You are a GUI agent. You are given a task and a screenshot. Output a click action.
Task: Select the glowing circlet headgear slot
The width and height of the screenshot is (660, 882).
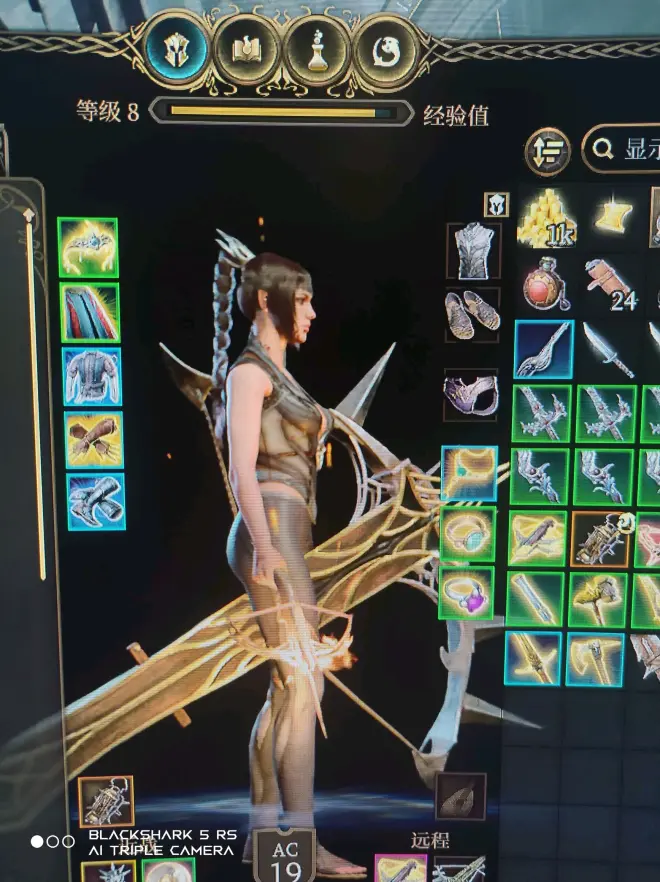88,247
